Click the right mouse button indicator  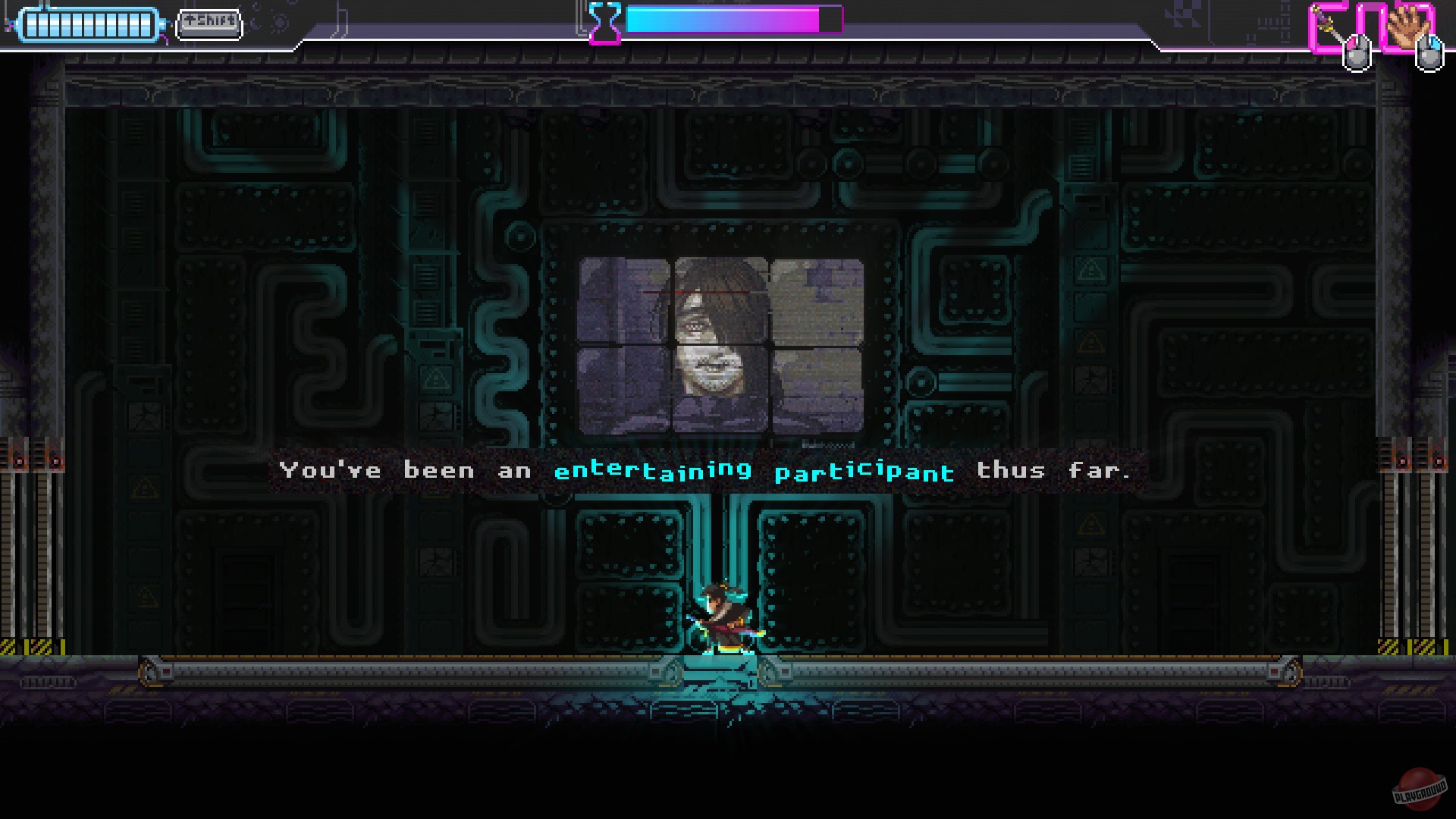1430,53
